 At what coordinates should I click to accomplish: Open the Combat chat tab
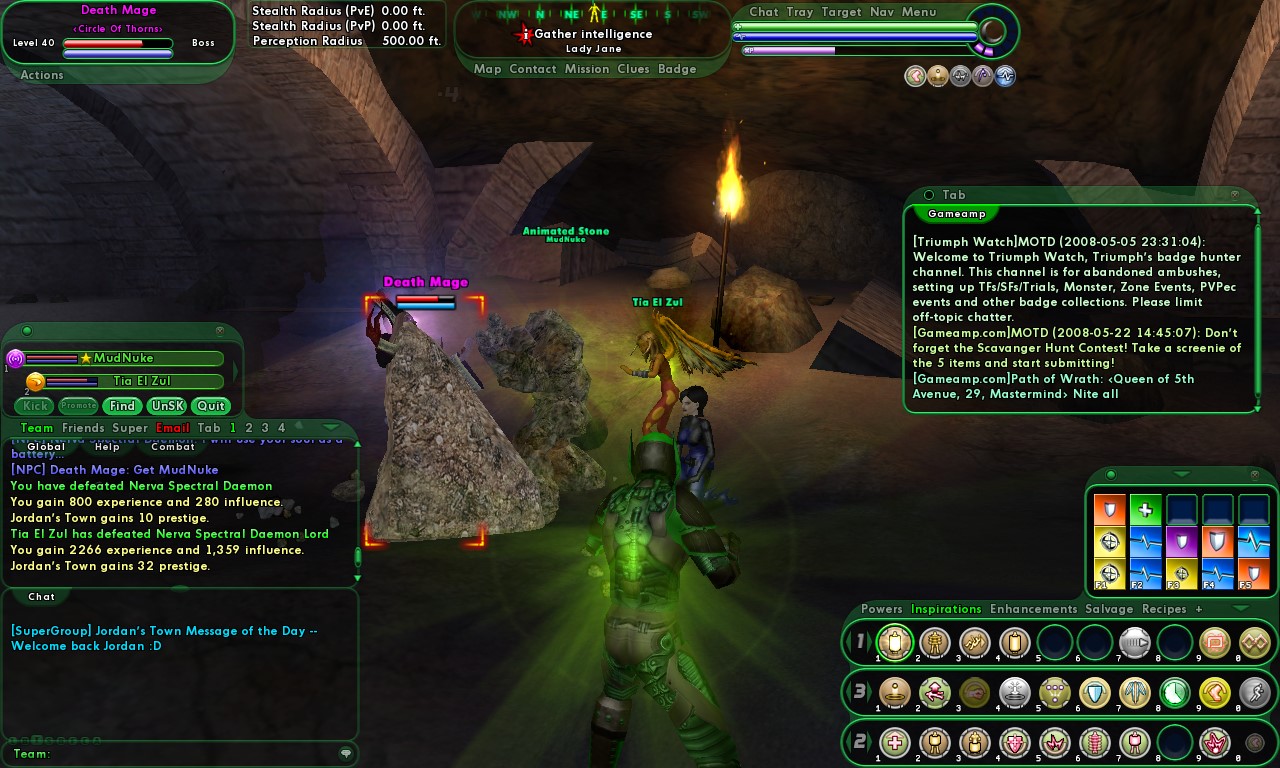173,447
